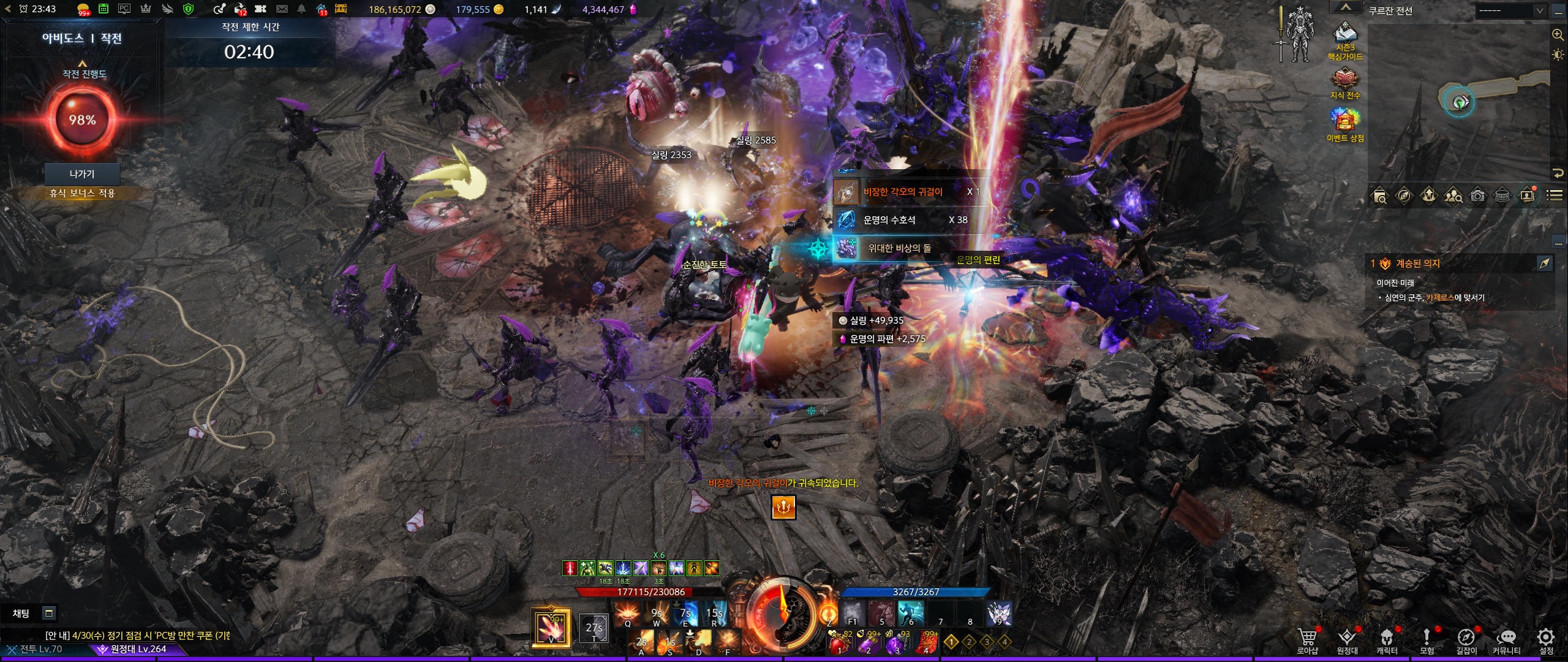This screenshot has width=1568, height=662.
Task: Activate the Q skill on the hotbar
Action: (x=627, y=614)
